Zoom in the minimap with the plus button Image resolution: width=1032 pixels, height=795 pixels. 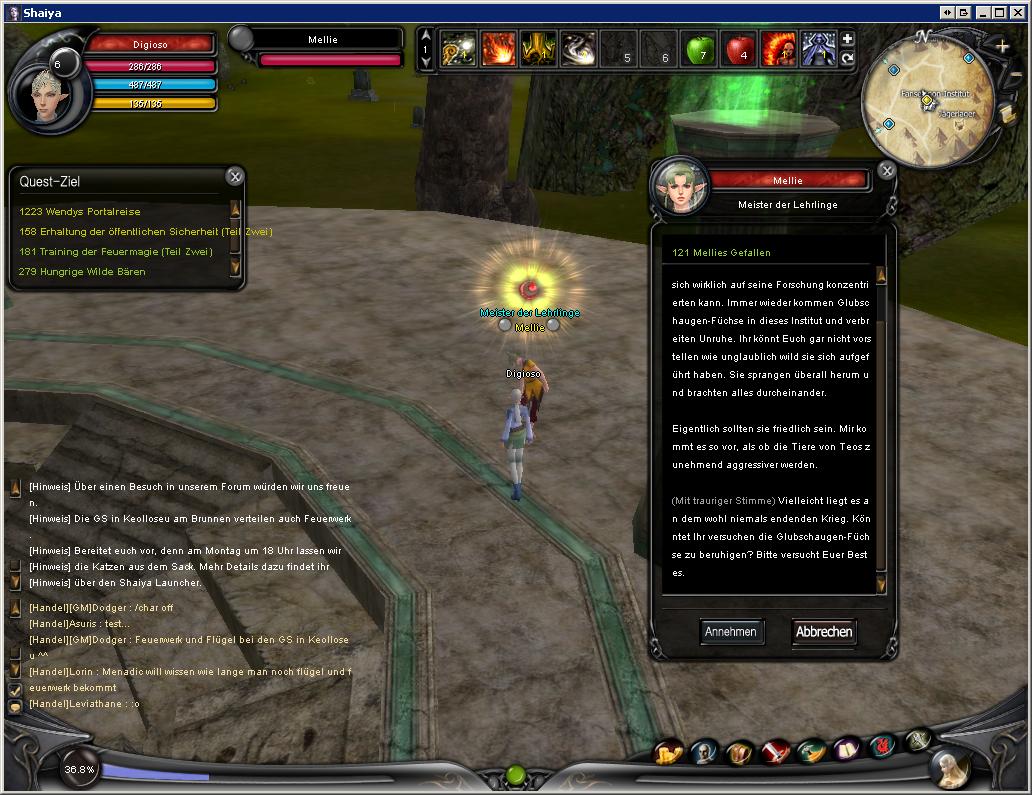[x=1002, y=47]
